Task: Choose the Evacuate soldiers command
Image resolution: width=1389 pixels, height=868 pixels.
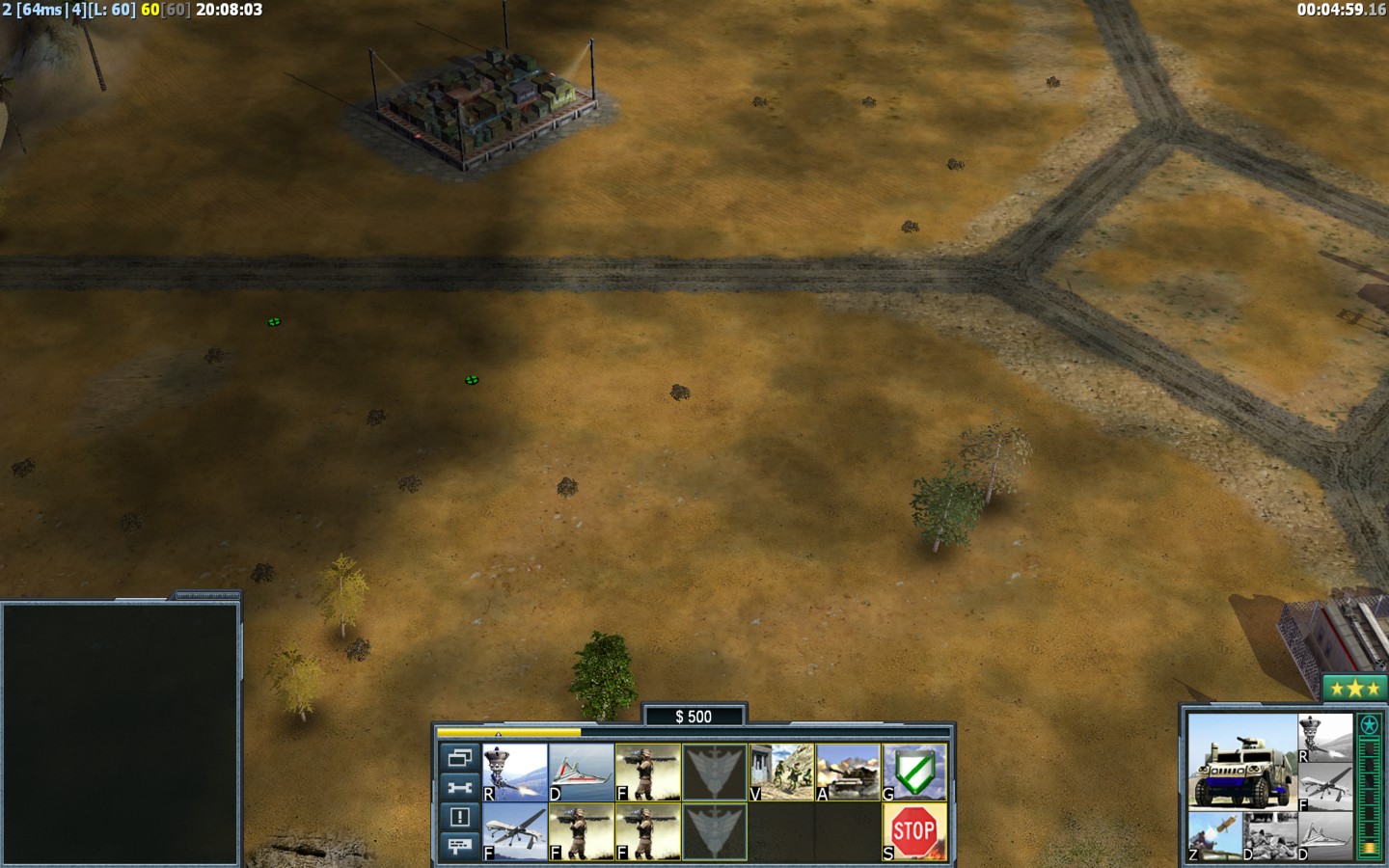Action: [781, 772]
